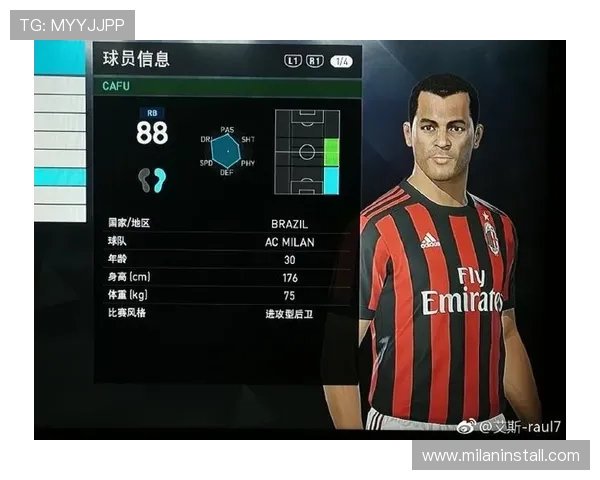Image resolution: width=600 pixels, height=480 pixels.
Task: Select the 球队 AC MILAN row
Action: point(226,242)
